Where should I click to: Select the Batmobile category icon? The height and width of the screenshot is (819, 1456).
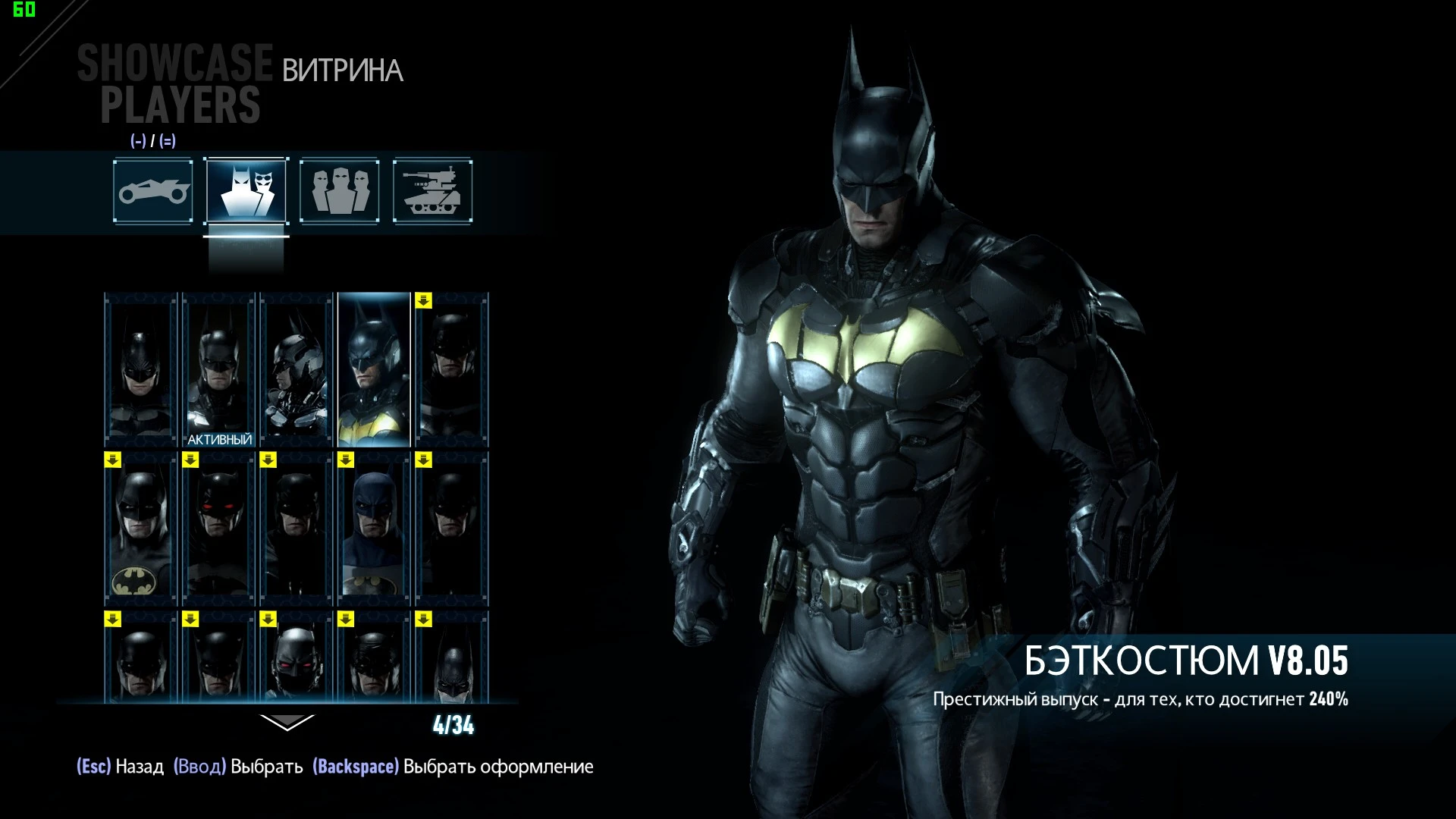(152, 191)
